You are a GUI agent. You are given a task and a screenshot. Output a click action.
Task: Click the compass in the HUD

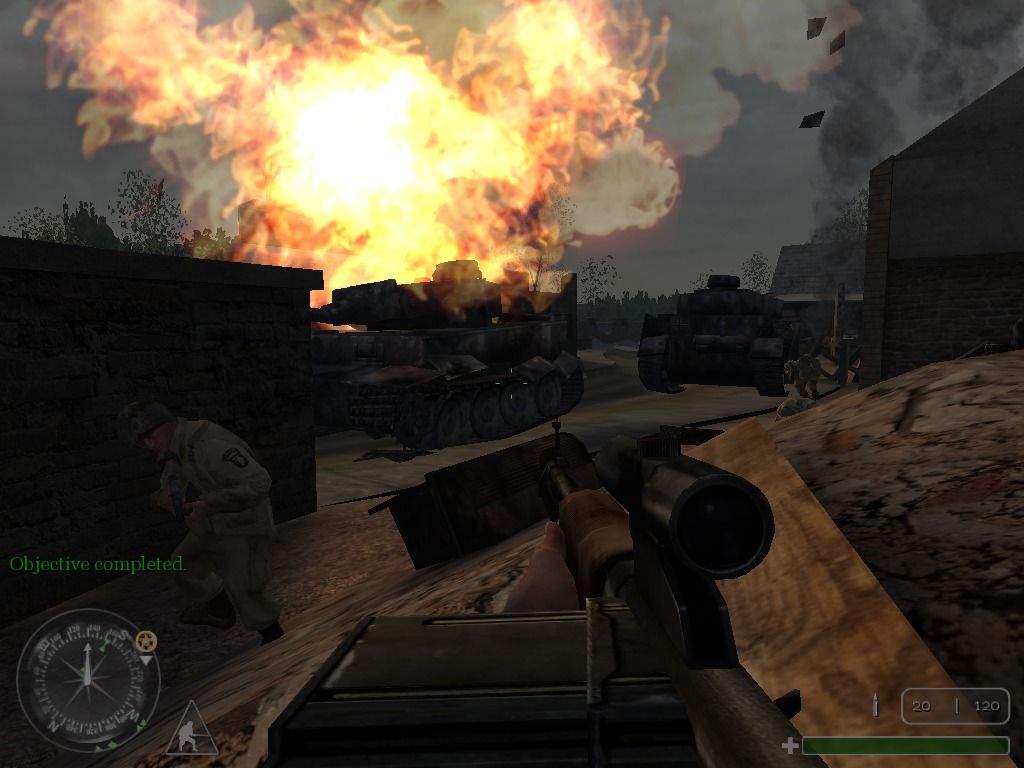[88, 681]
